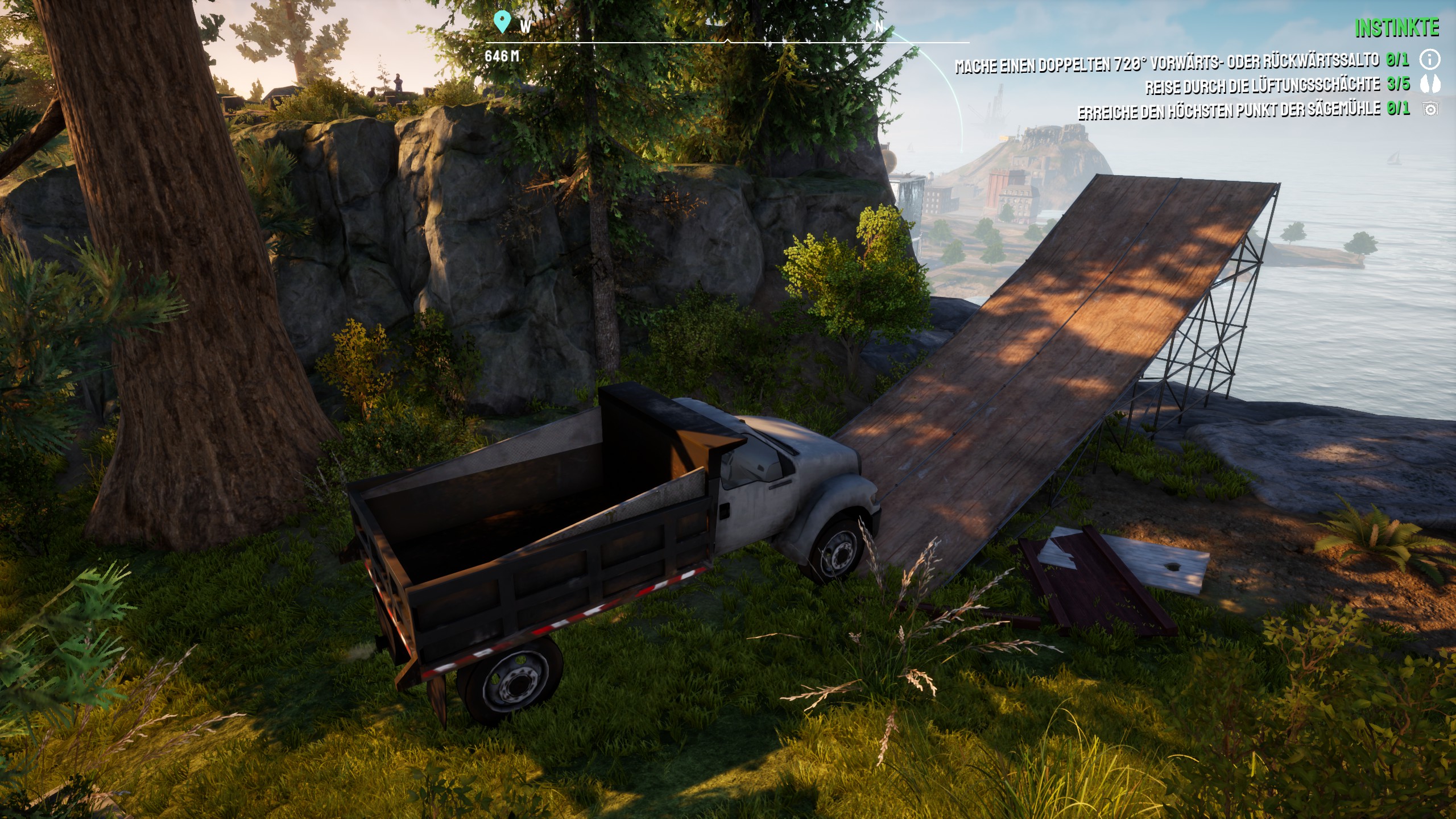1456x819 pixels.
Task: Click the info circle icon
Action: [1430, 59]
